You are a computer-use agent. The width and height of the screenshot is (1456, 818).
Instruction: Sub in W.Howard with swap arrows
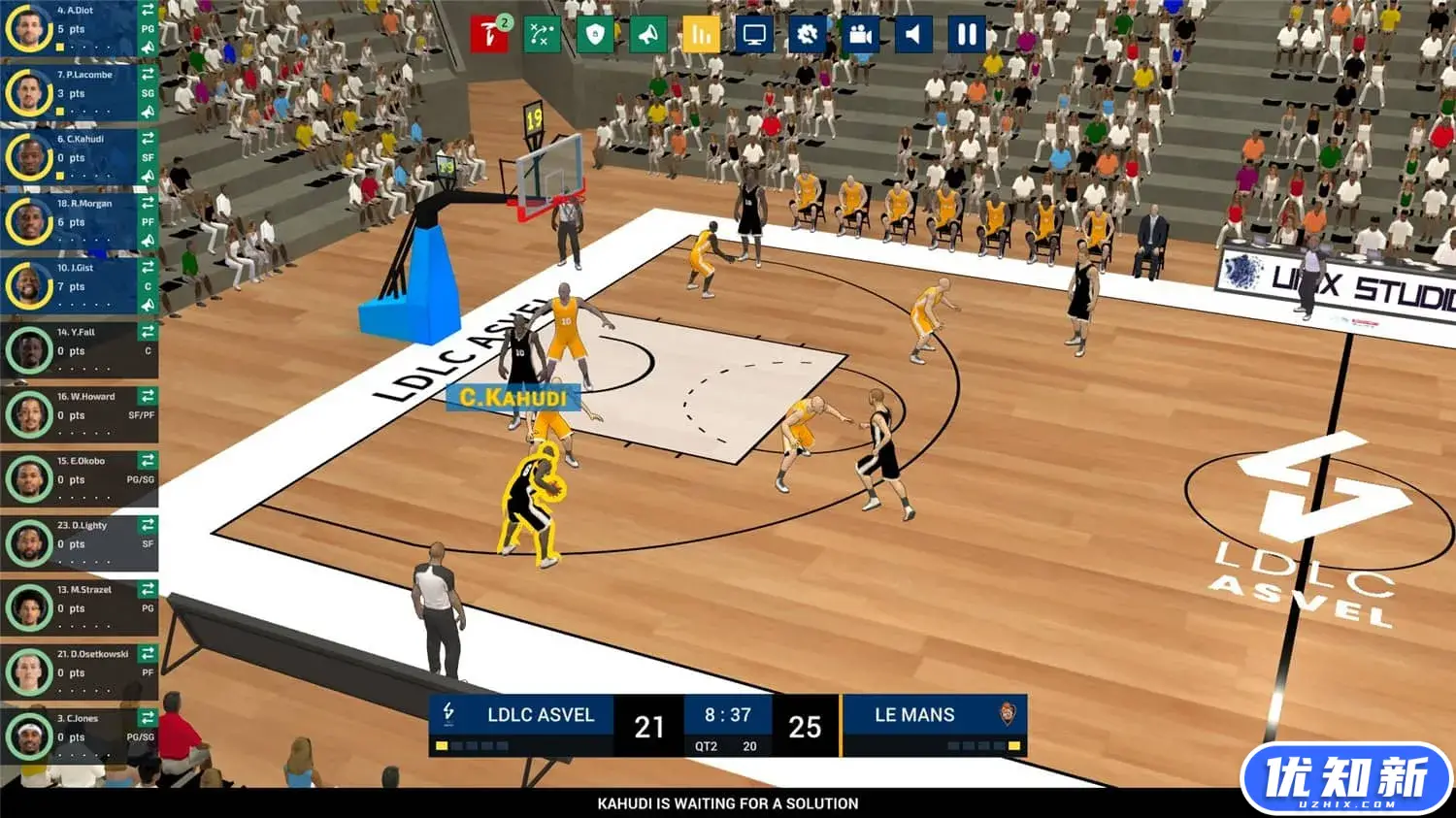click(x=148, y=396)
